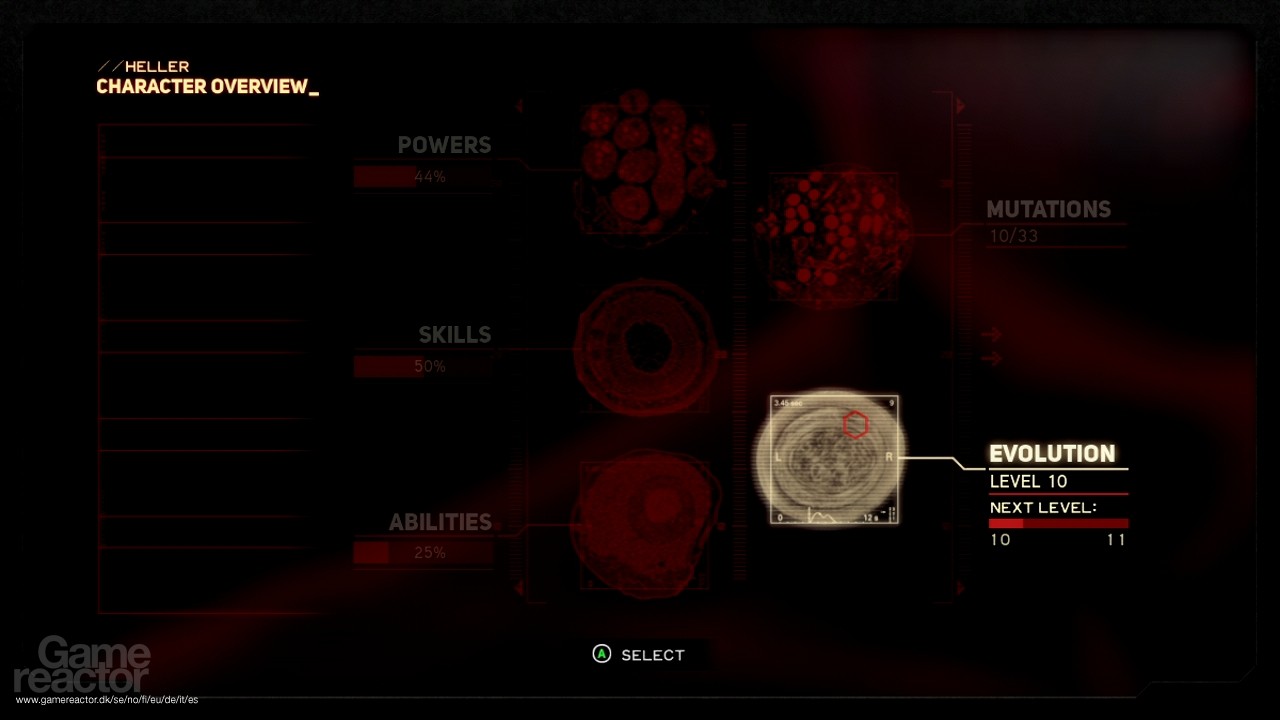Click the left-pointing chevron near the Powers cell
The width and height of the screenshot is (1280, 720).
point(521,105)
